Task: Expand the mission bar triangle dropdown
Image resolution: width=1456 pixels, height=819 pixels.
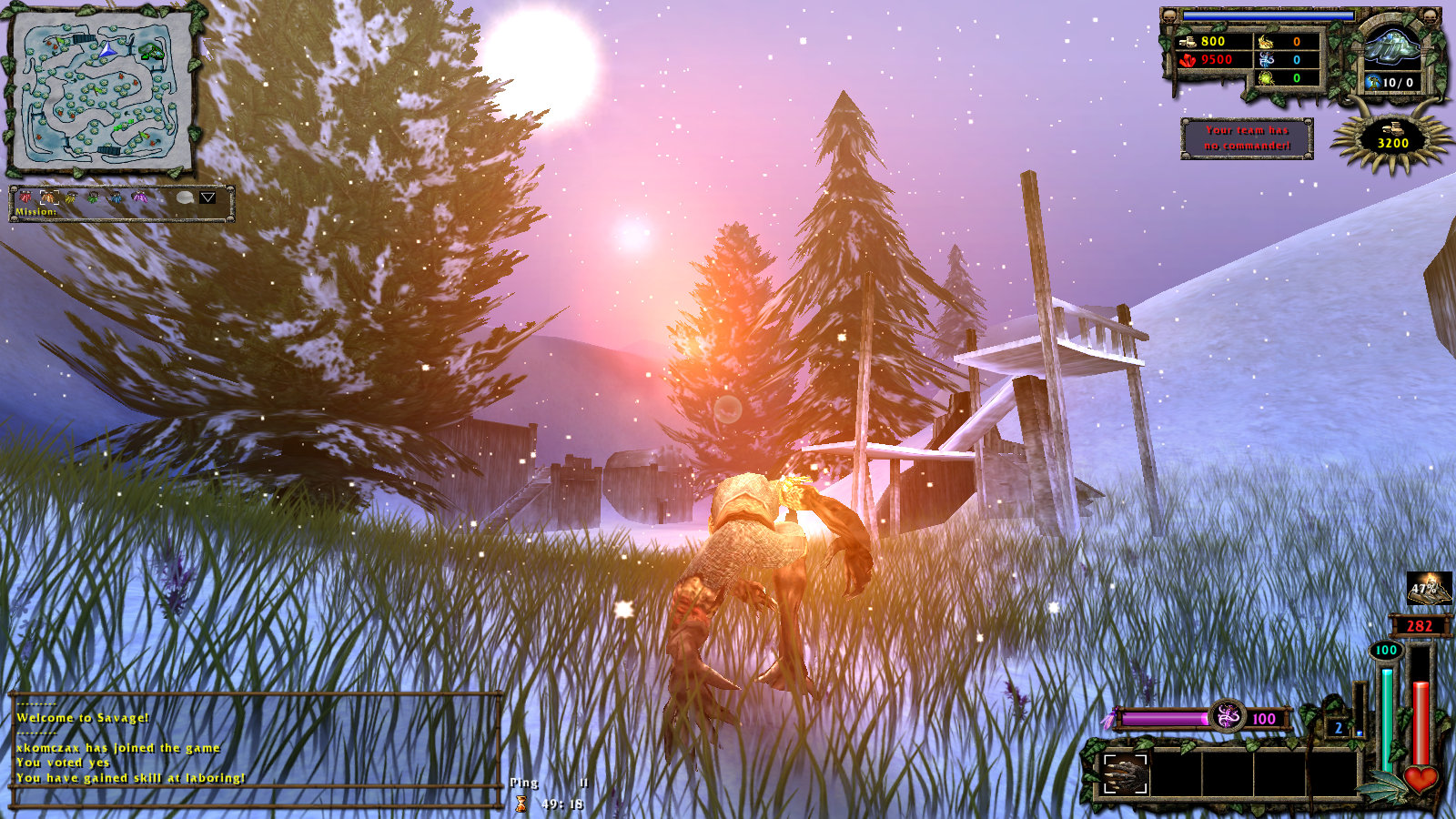Action: pos(207,197)
